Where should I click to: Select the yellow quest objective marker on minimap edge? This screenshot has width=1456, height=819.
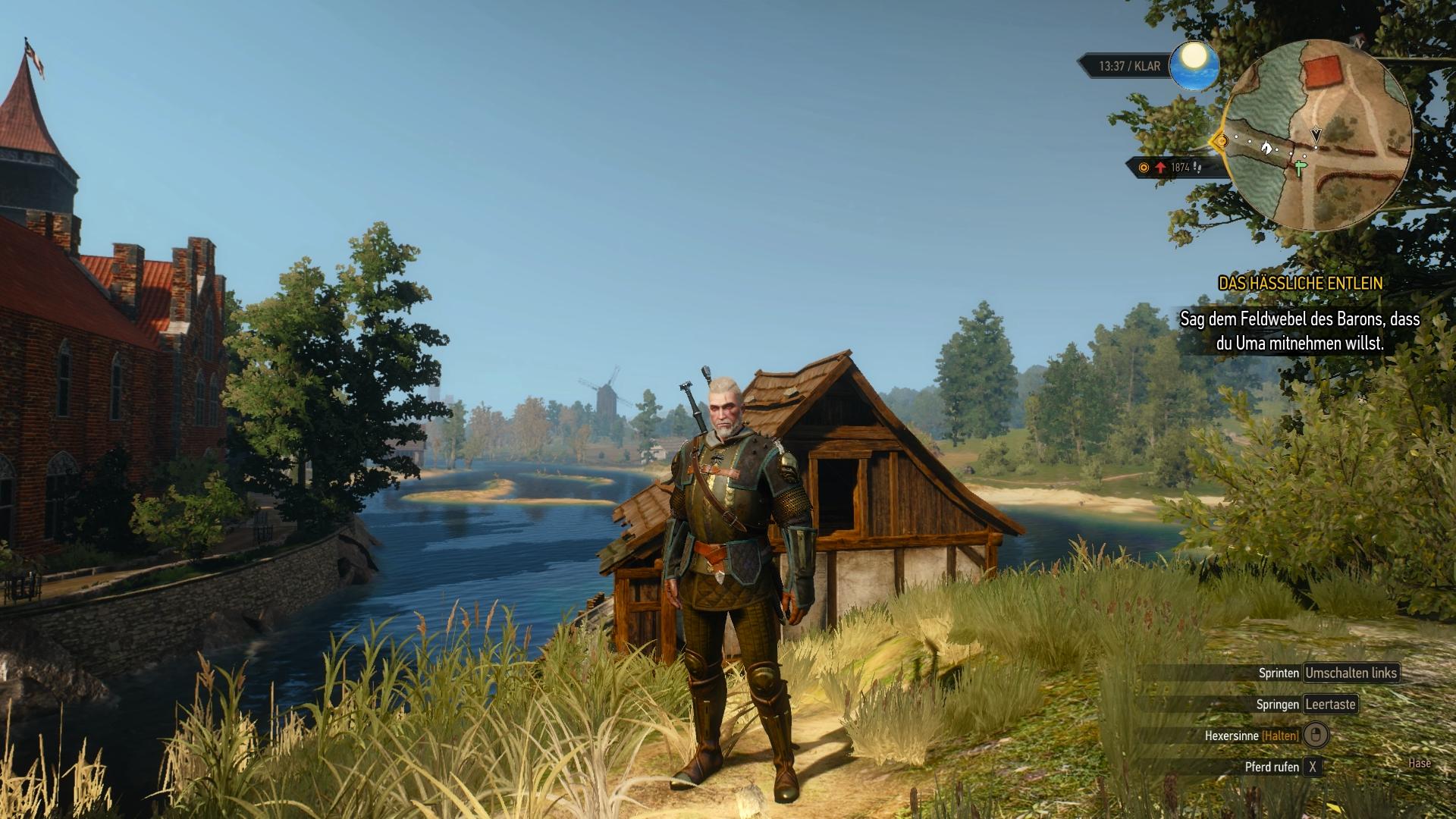pyautogui.click(x=1220, y=141)
